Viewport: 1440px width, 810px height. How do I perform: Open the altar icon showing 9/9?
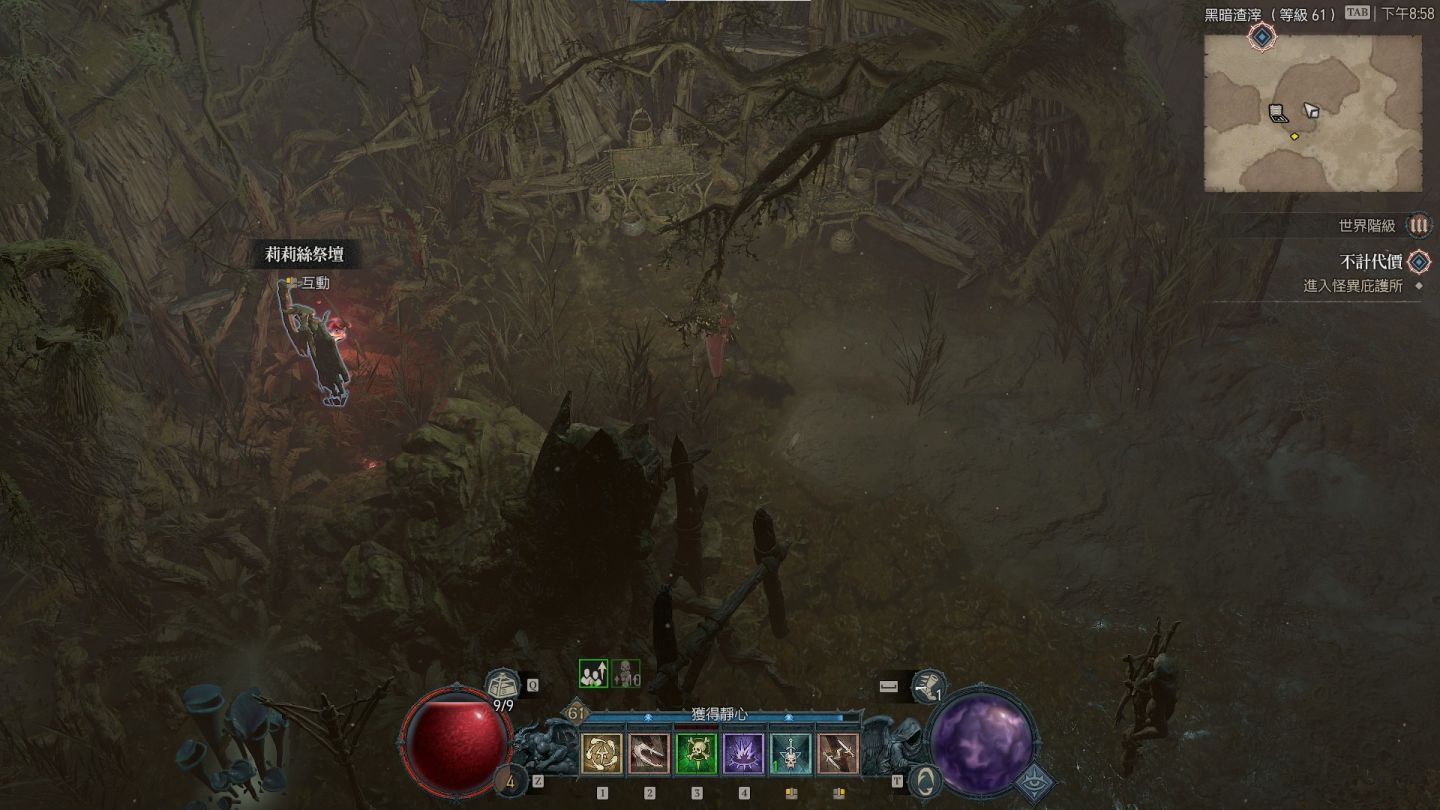(x=503, y=686)
